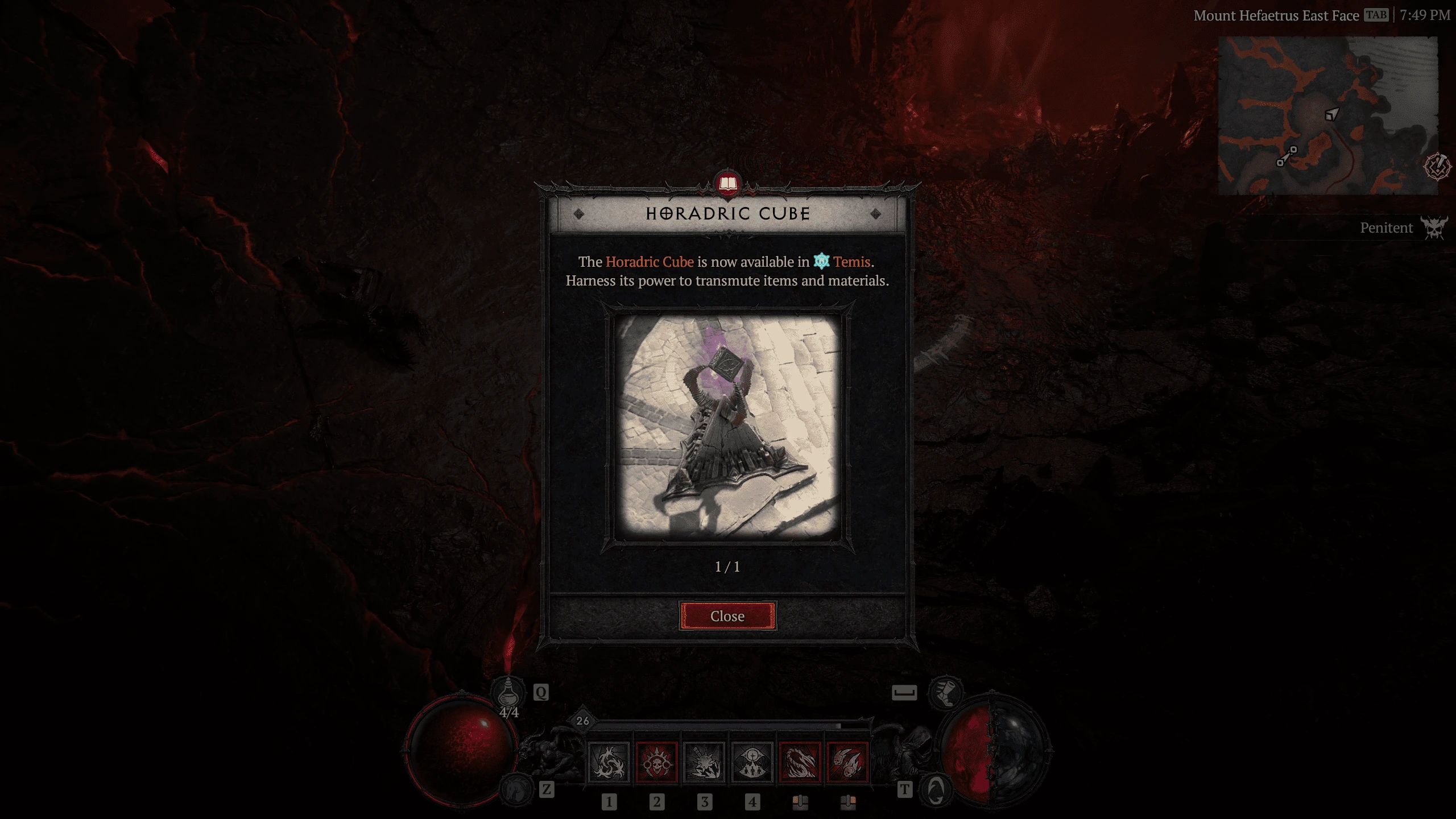Viewport: 1456px width, 819px height.
Task: Click the winged boot evade icon
Action: point(945,692)
